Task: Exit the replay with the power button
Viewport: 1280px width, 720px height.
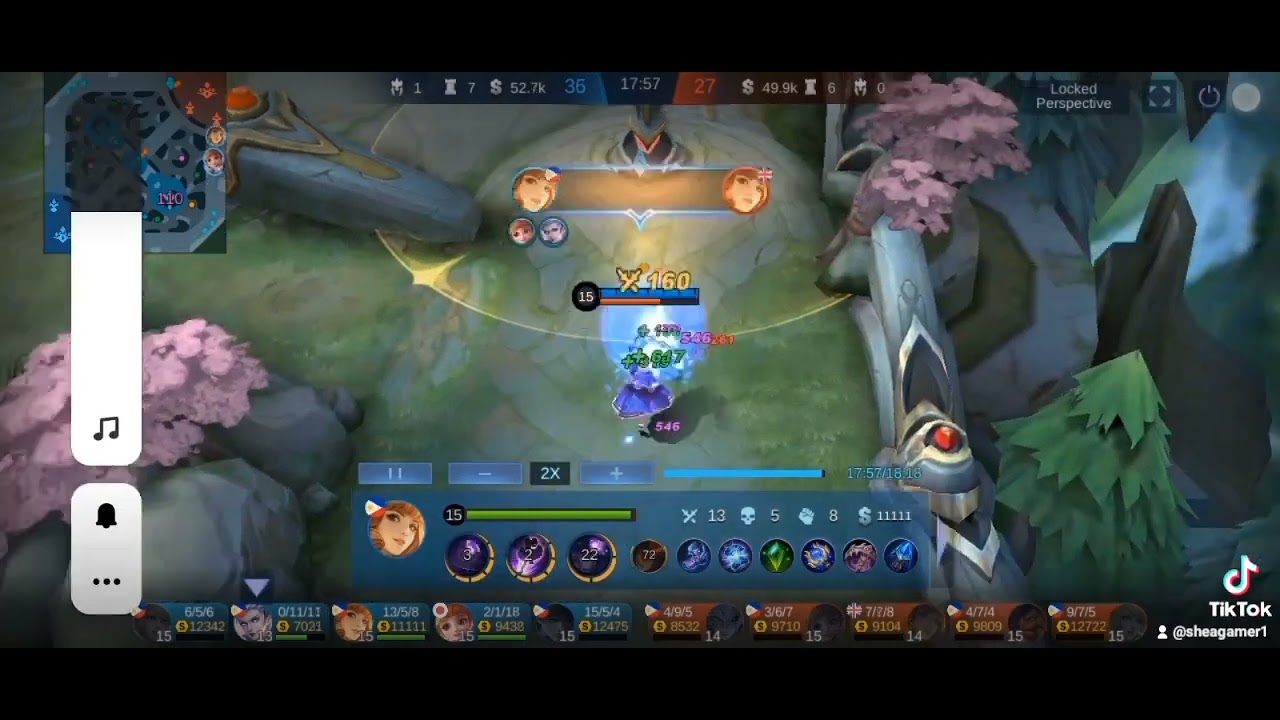Action: (1209, 96)
